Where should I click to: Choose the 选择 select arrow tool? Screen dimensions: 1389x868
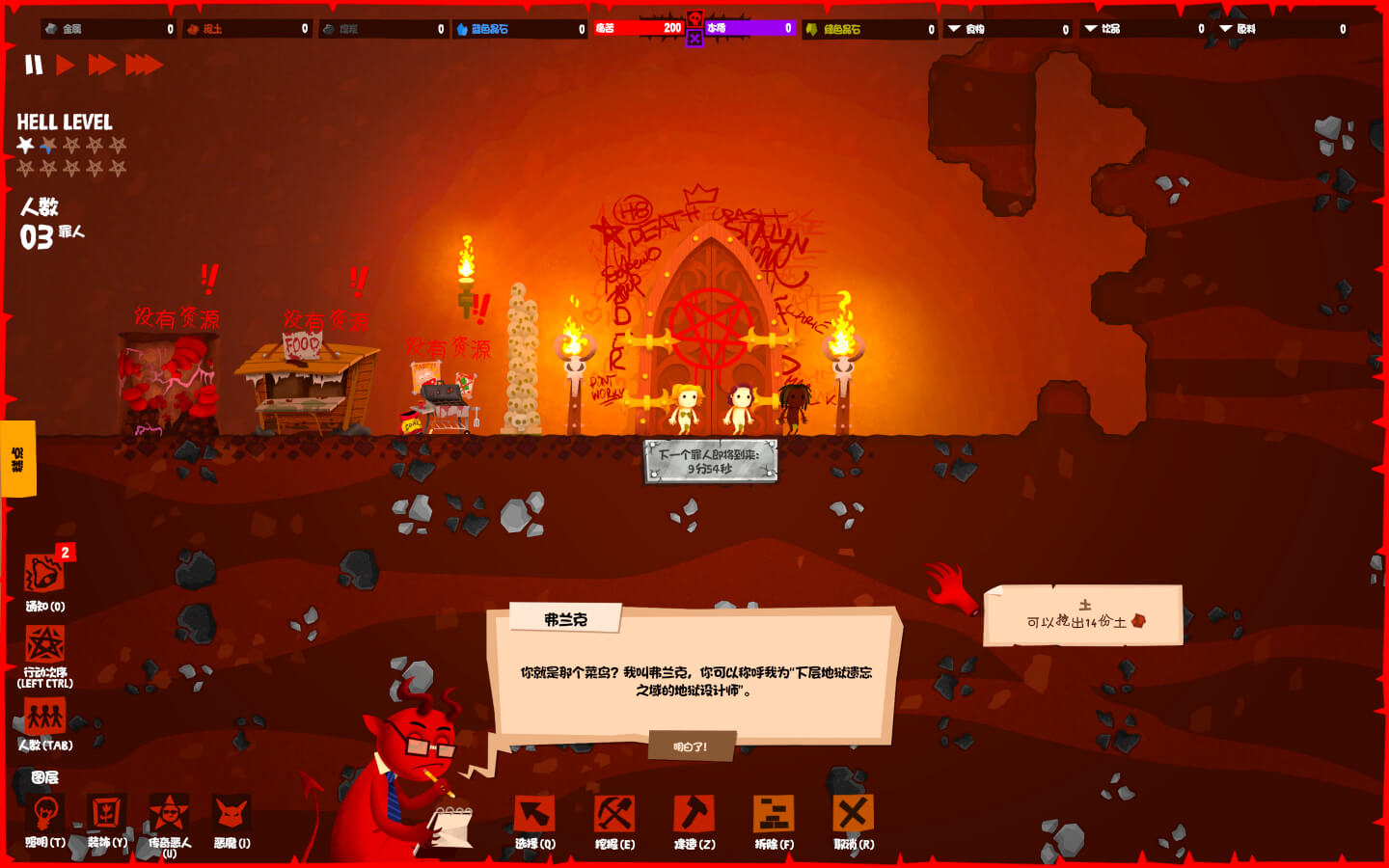(x=534, y=815)
